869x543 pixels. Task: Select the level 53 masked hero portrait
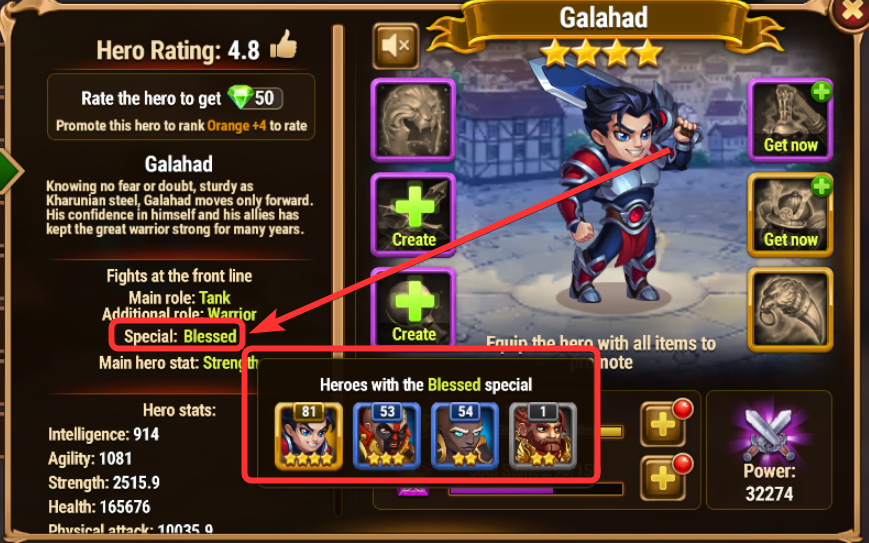pos(387,435)
